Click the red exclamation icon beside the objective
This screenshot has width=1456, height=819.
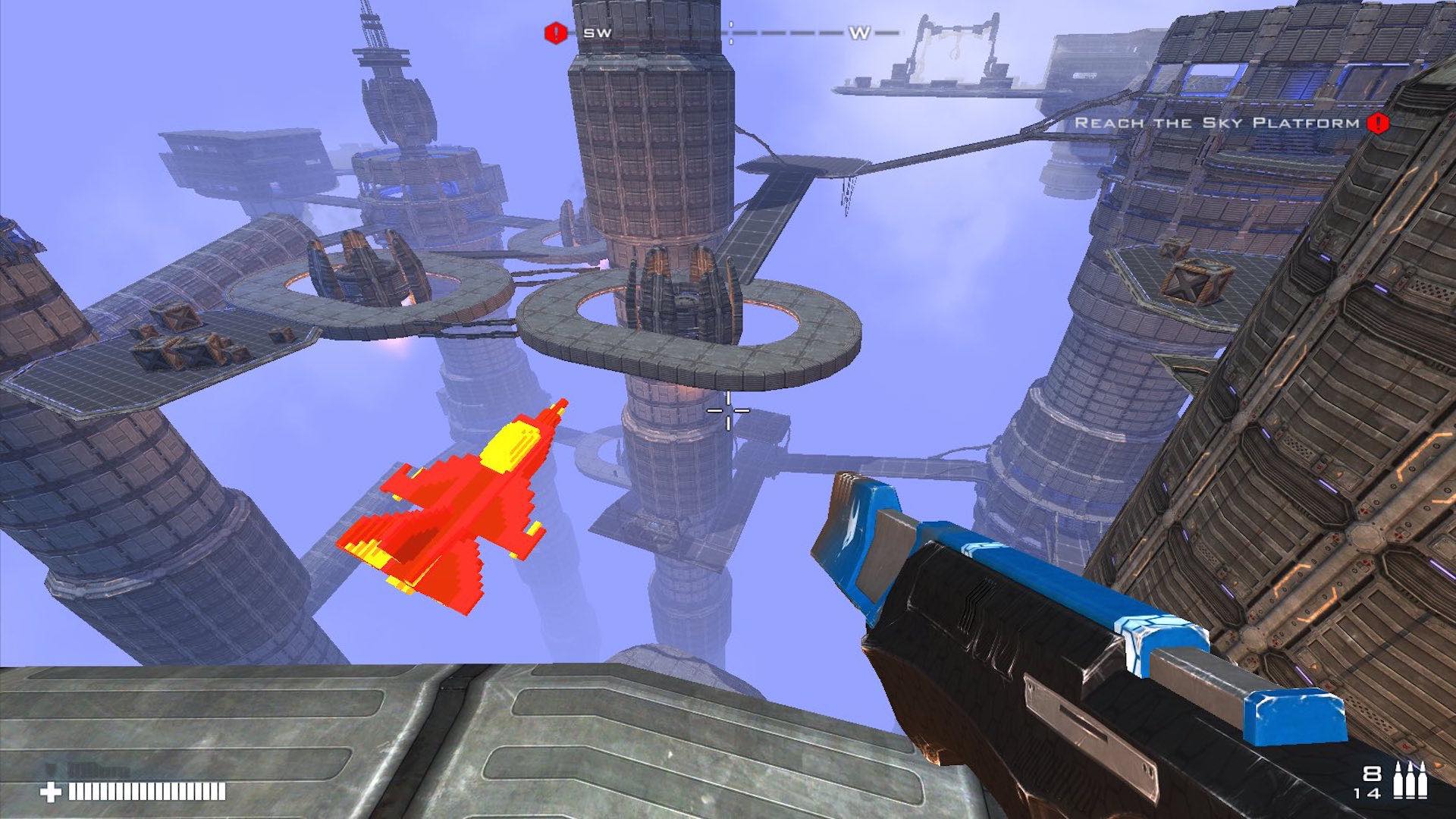1377,121
